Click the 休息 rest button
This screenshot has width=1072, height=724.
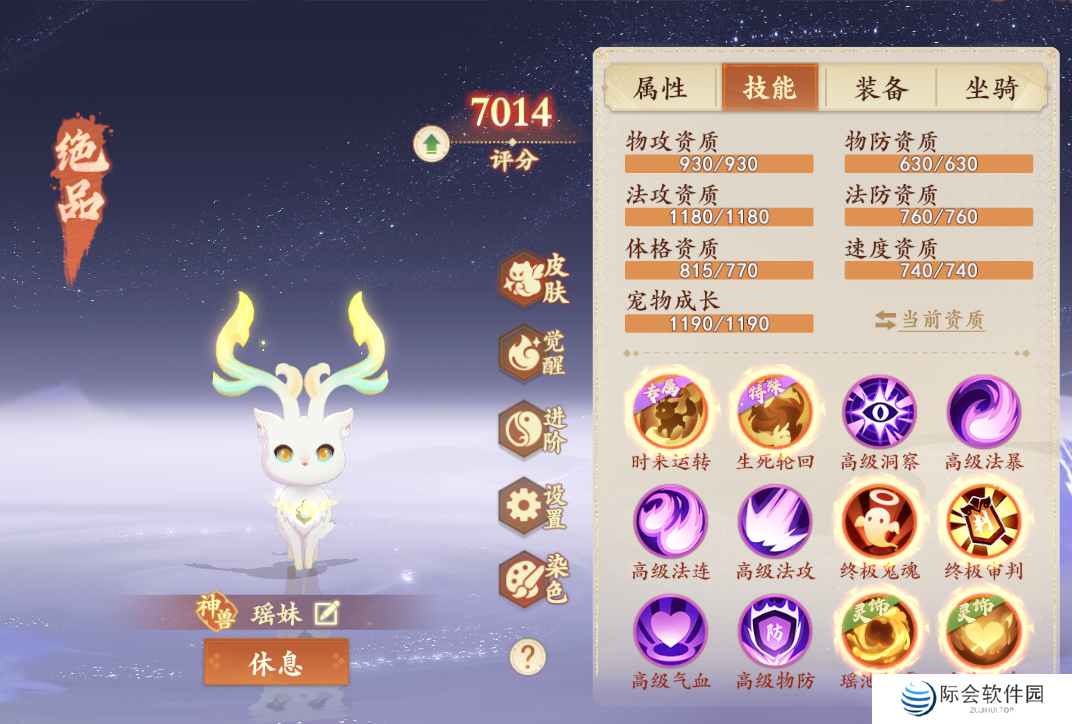coord(276,662)
